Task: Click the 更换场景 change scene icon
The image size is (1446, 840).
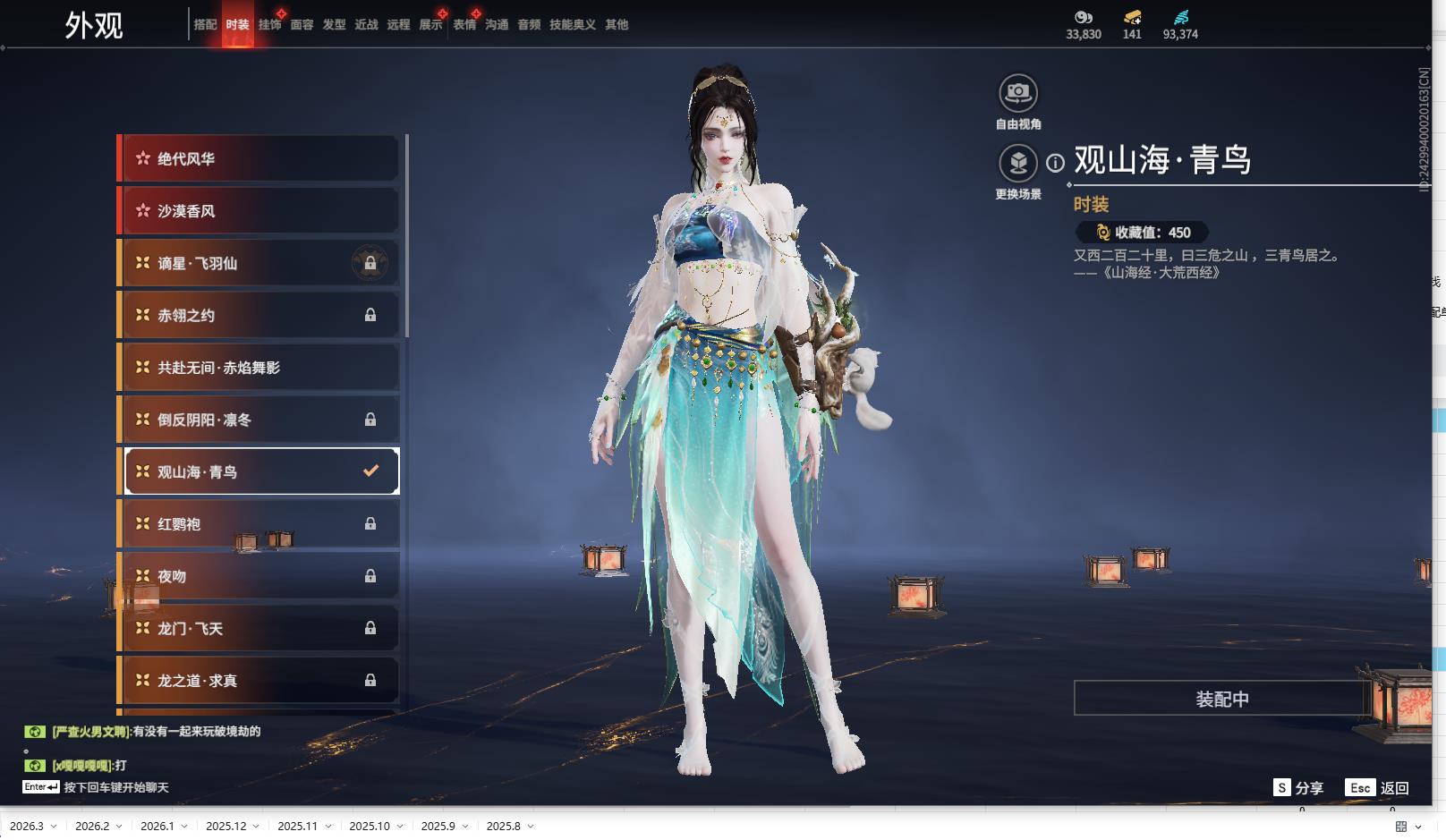Action: (x=1018, y=164)
